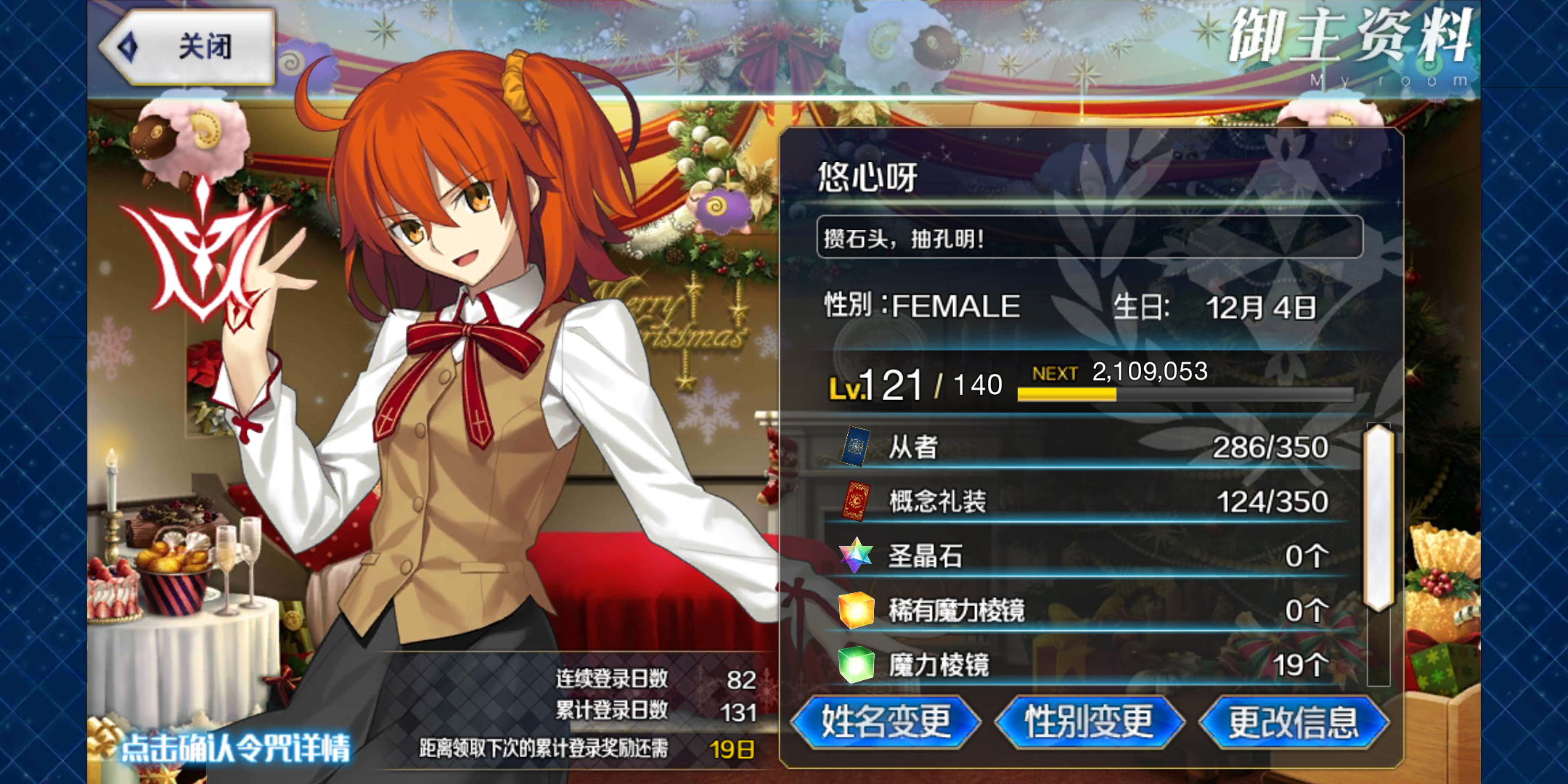Select the 更改信息 edit info button
This screenshot has width=1568, height=784.
pos(1294,722)
